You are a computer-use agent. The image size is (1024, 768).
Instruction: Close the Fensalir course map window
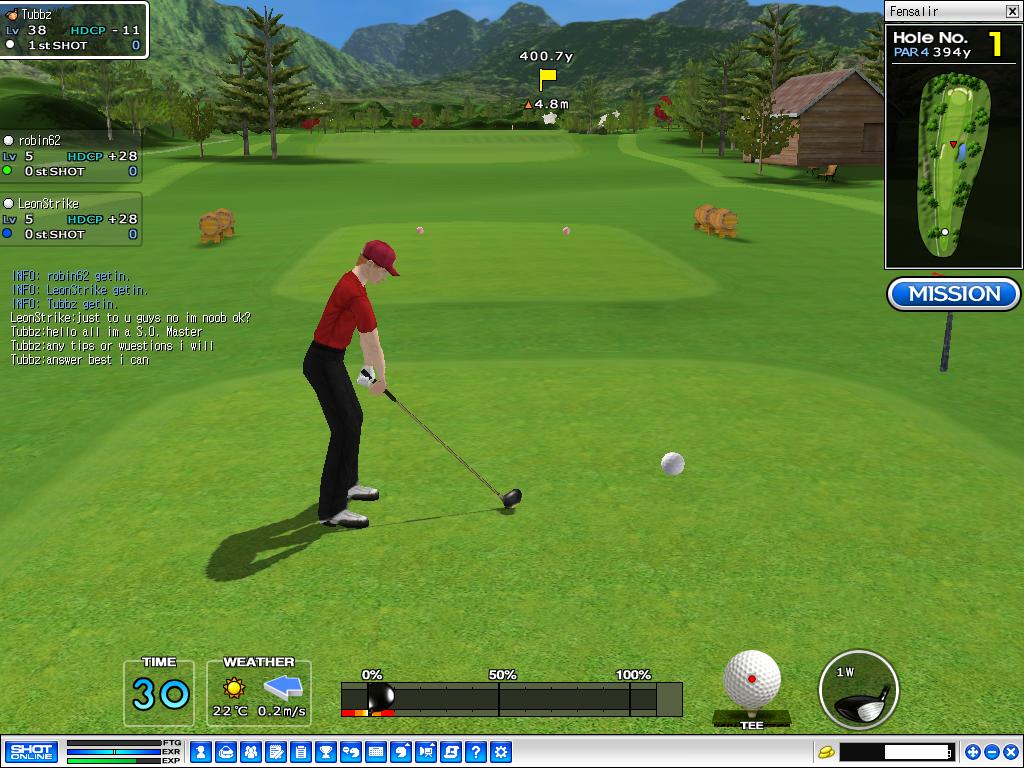click(x=1011, y=11)
